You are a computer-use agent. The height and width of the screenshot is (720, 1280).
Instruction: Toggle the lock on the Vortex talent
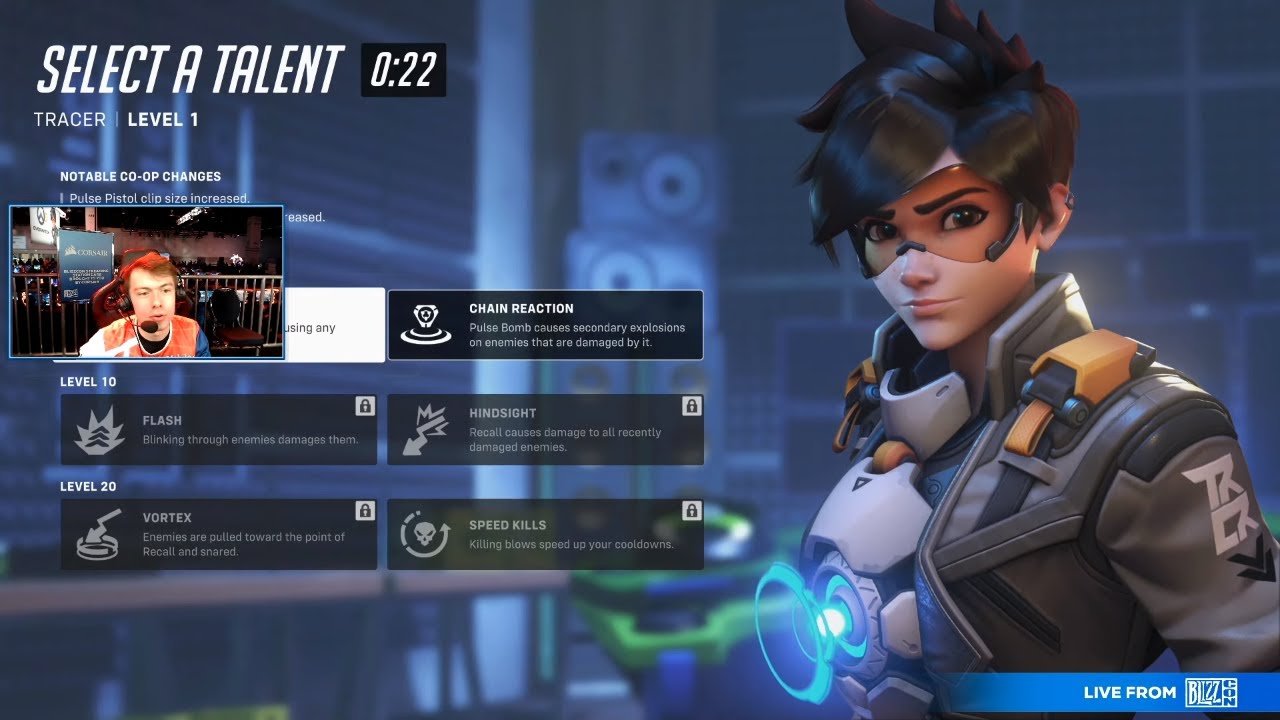[x=364, y=511]
